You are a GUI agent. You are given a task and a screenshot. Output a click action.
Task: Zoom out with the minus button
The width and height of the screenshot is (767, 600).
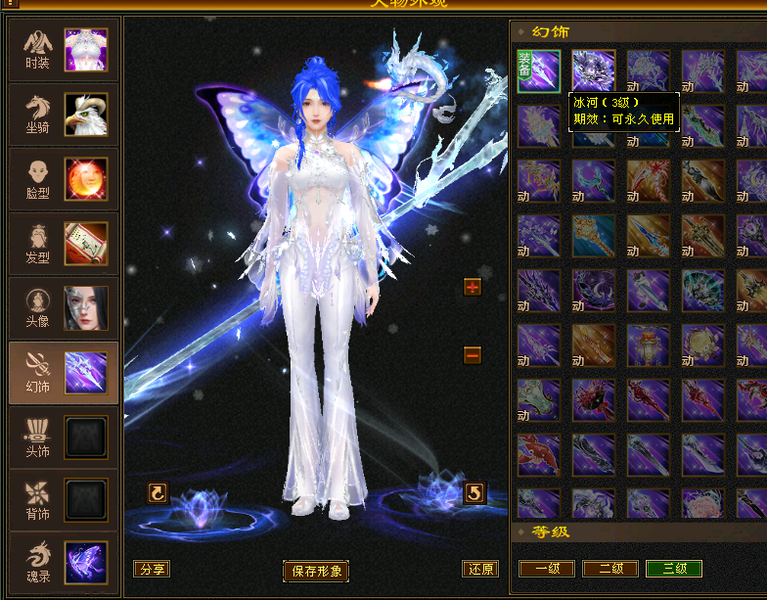(x=473, y=355)
